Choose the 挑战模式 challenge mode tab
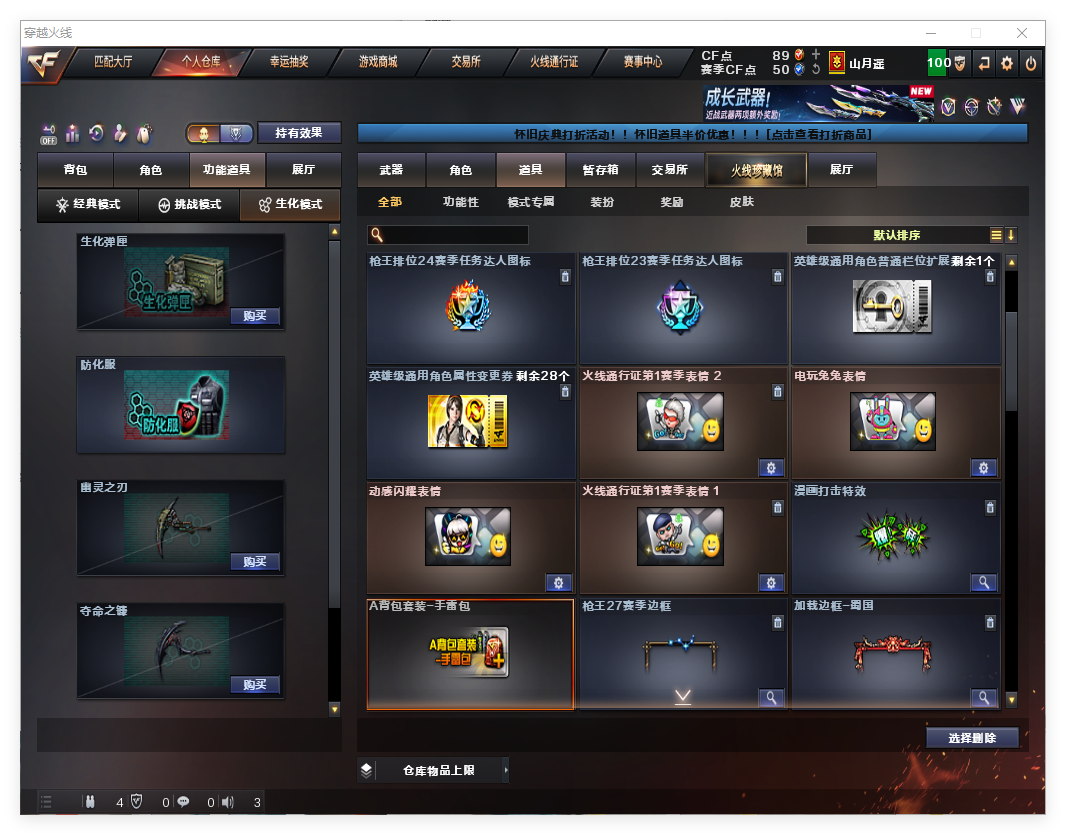1066x835 pixels. 190,204
